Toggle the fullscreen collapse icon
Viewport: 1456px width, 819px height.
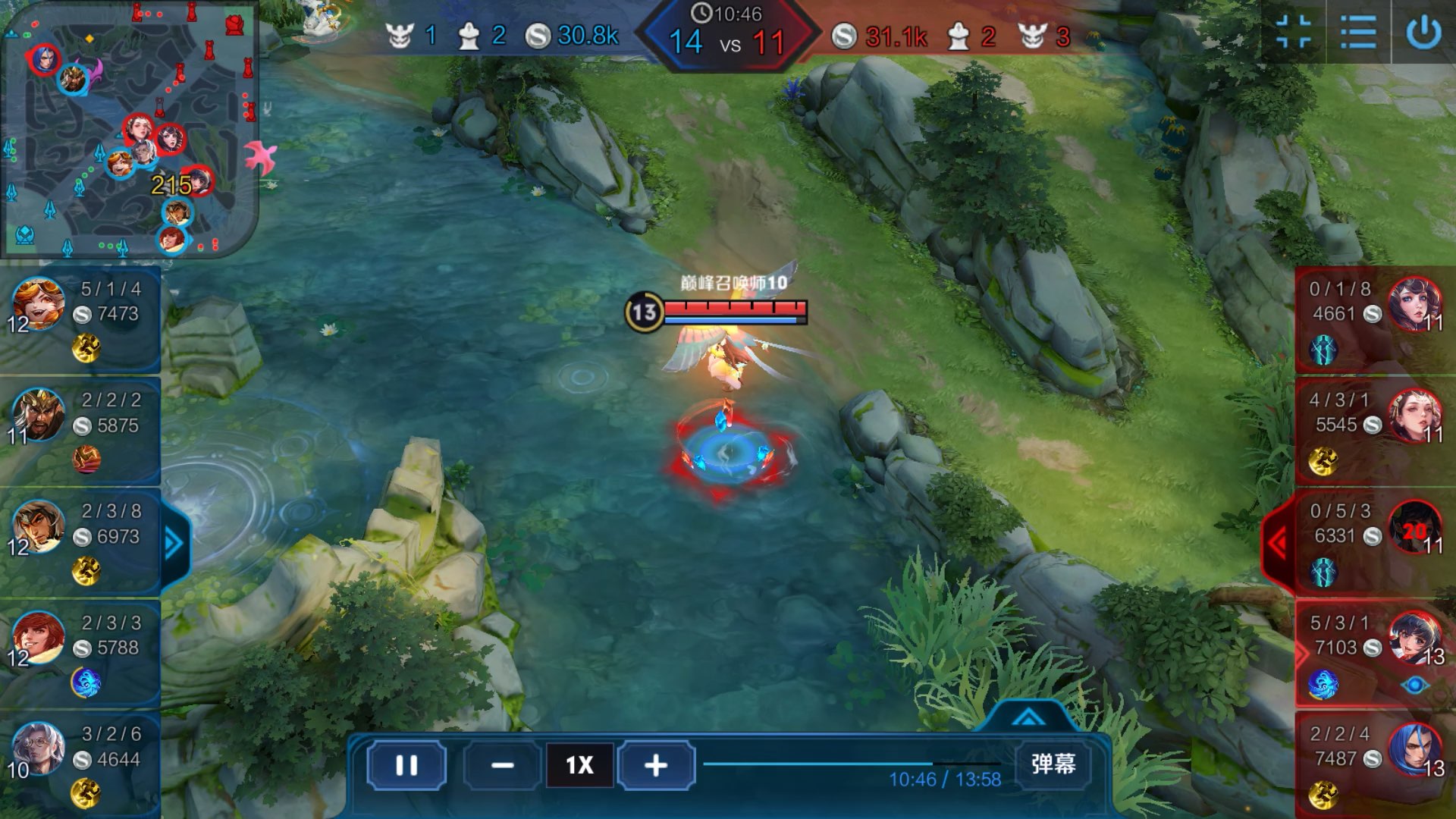pos(1293,33)
